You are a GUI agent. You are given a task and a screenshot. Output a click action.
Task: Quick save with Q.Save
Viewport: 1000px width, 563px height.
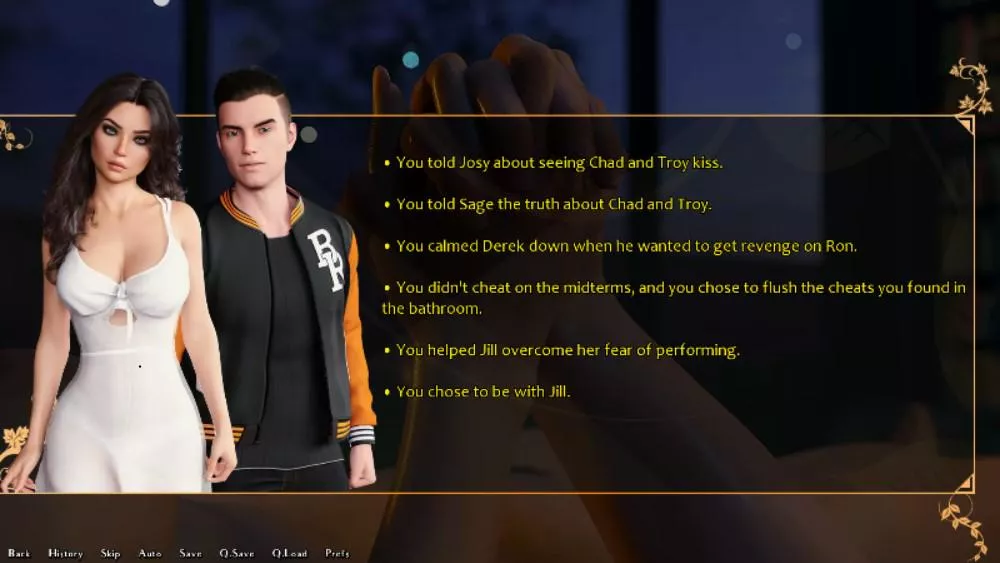coord(237,553)
